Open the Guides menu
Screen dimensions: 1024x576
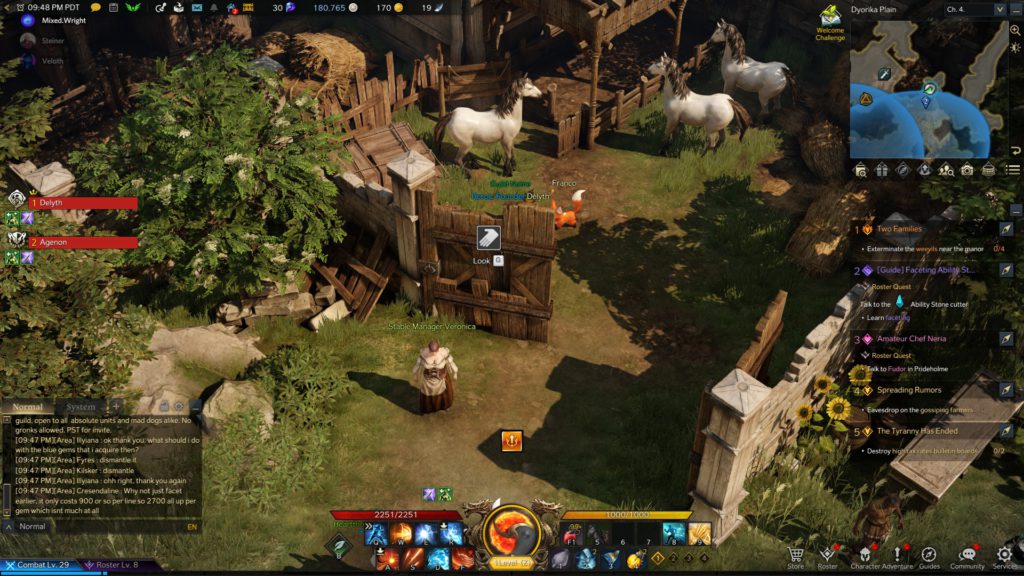tap(929, 555)
